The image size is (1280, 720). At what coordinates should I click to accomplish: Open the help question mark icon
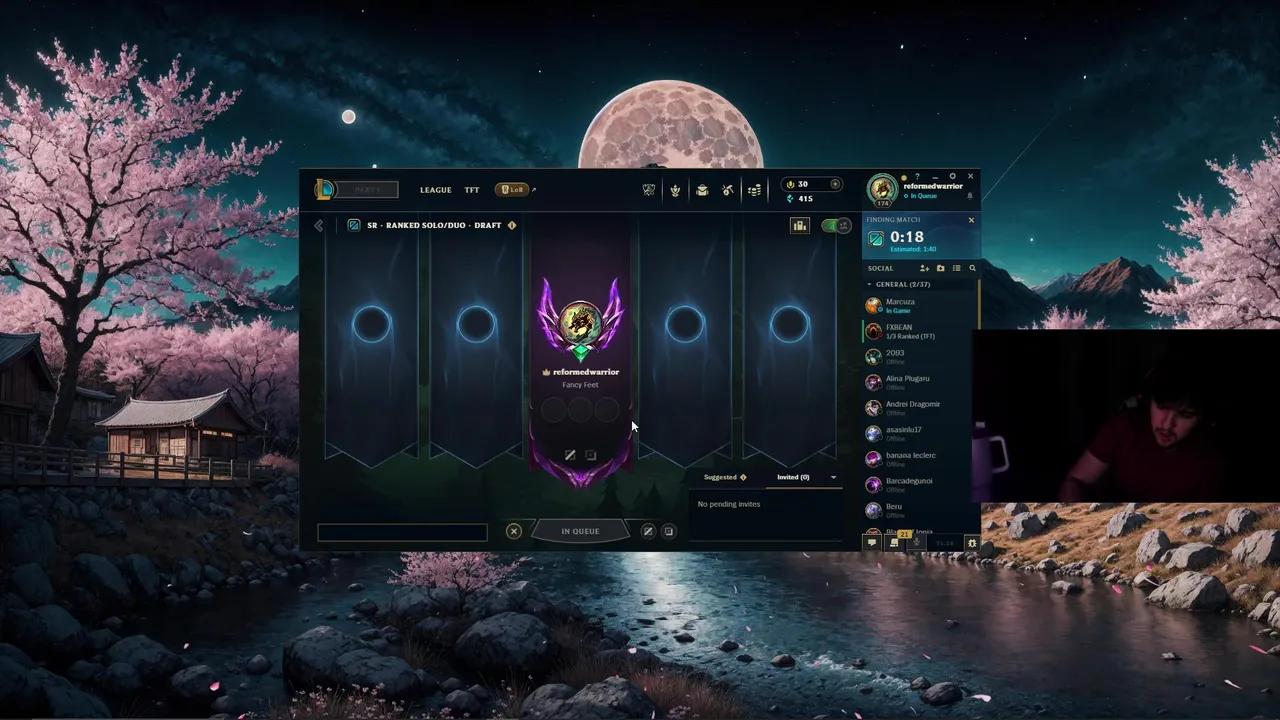[917, 176]
